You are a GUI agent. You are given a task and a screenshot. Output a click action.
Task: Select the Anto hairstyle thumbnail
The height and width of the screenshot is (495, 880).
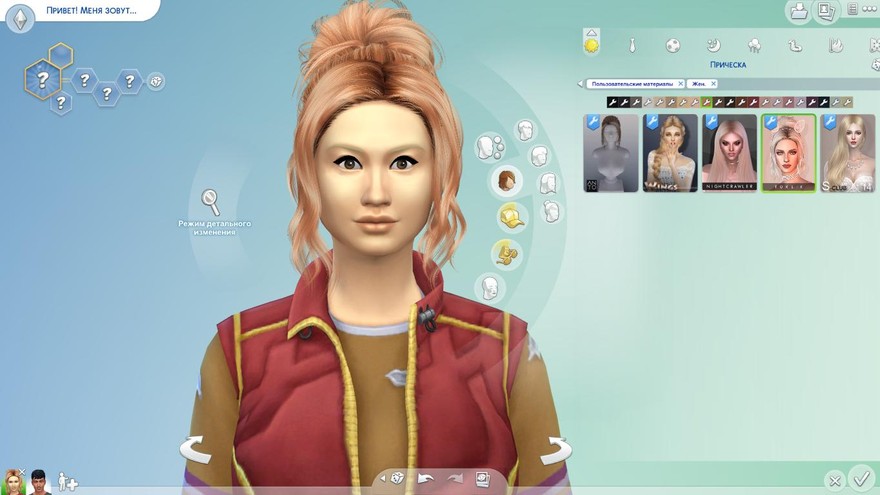tap(611, 153)
